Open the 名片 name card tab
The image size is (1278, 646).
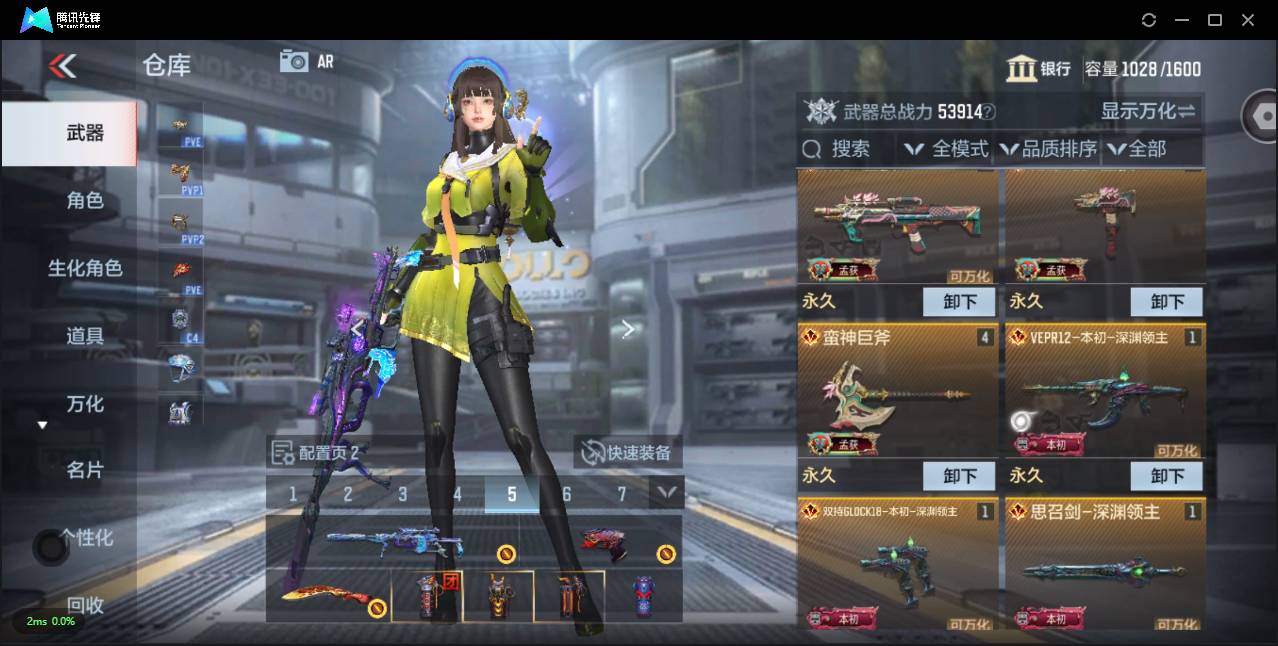pyautogui.click(x=84, y=470)
